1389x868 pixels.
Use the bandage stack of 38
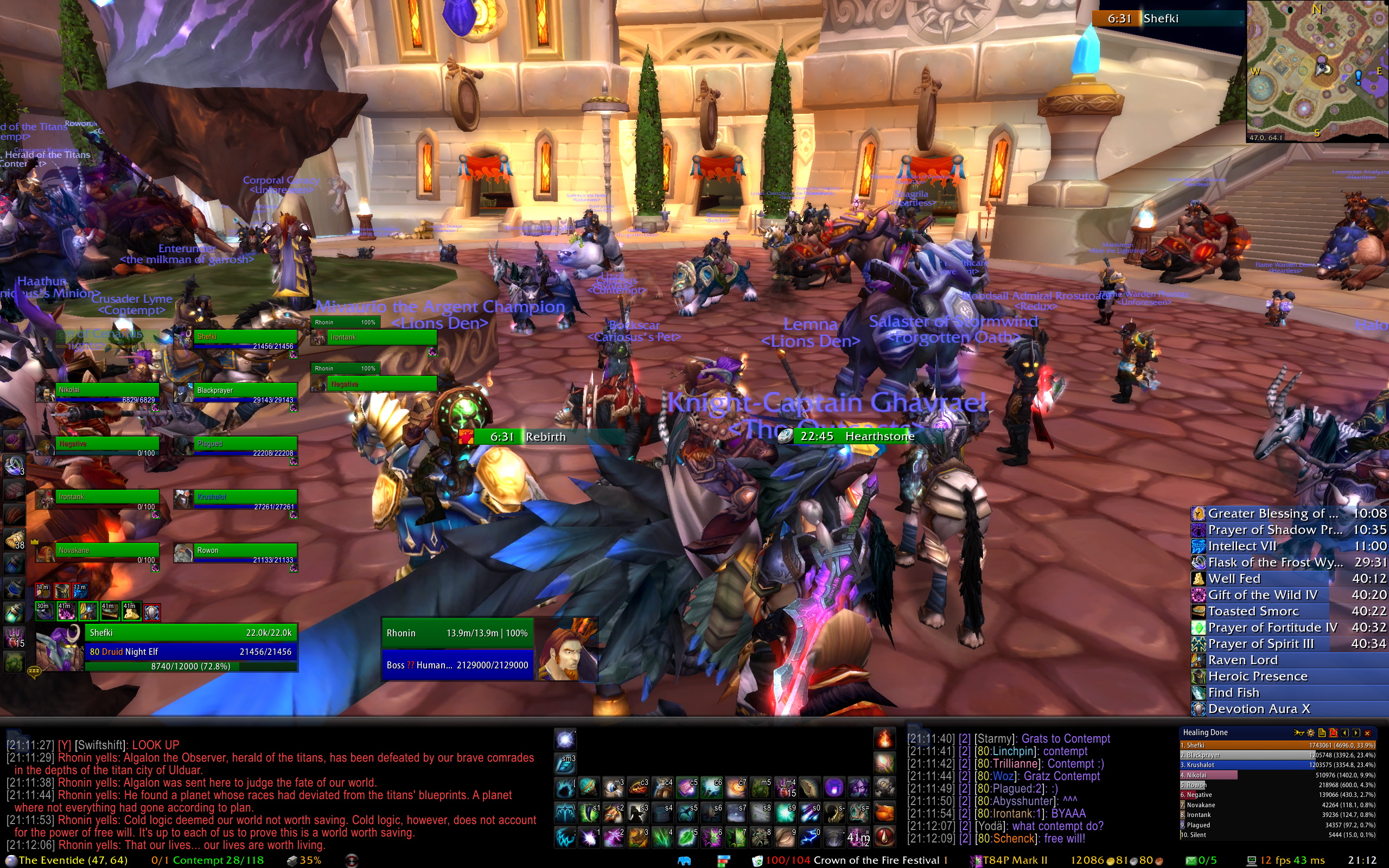14,540
